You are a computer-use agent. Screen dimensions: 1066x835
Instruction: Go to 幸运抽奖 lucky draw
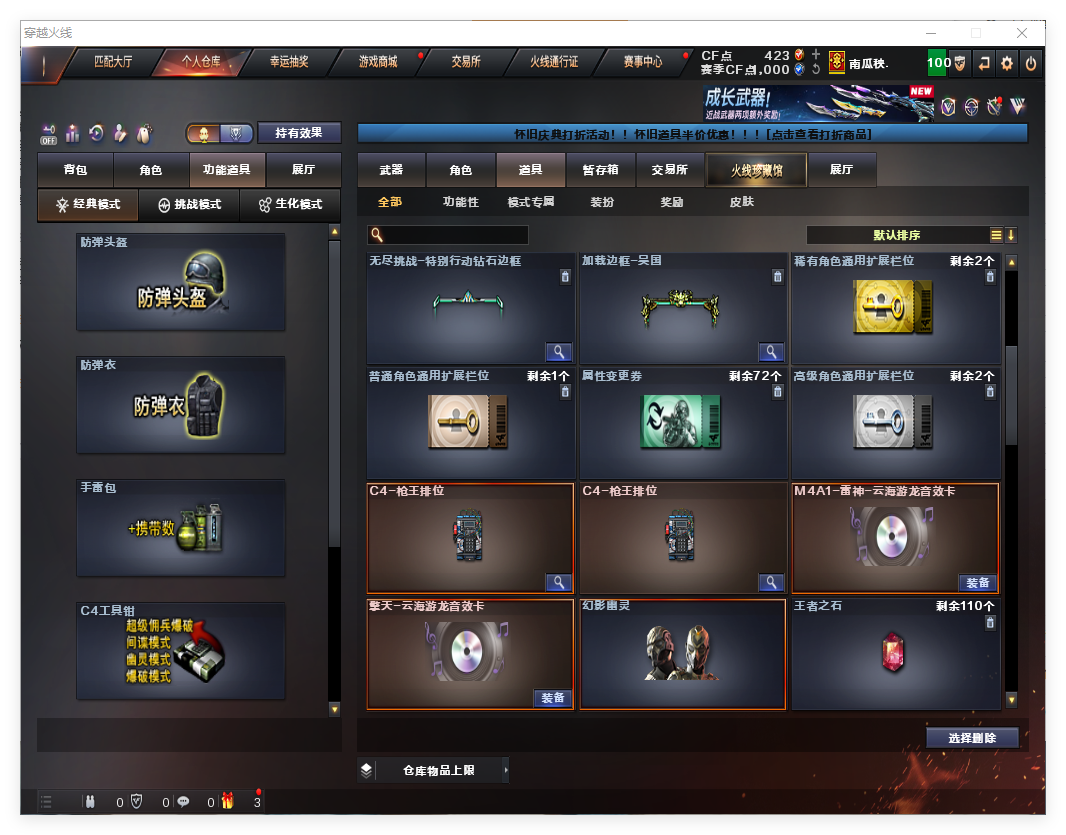click(x=289, y=62)
